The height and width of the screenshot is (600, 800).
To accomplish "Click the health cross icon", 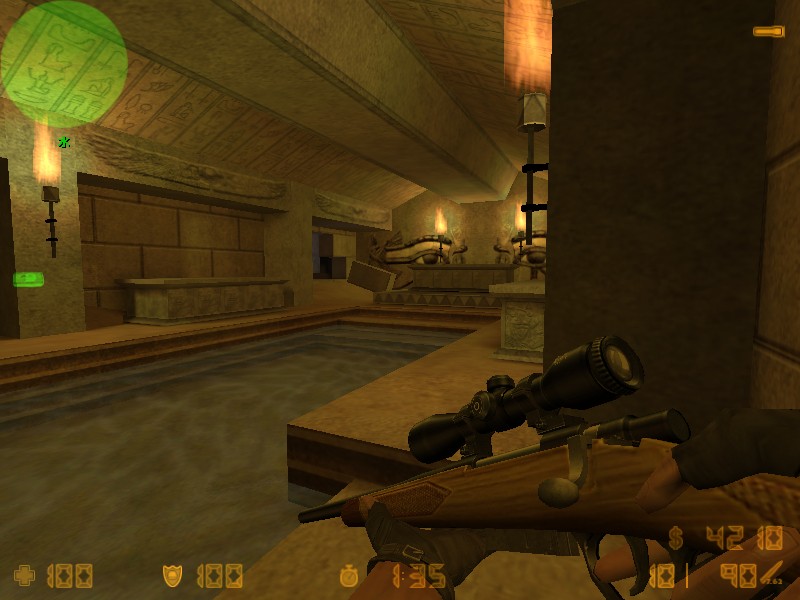I will tap(22, 576).
